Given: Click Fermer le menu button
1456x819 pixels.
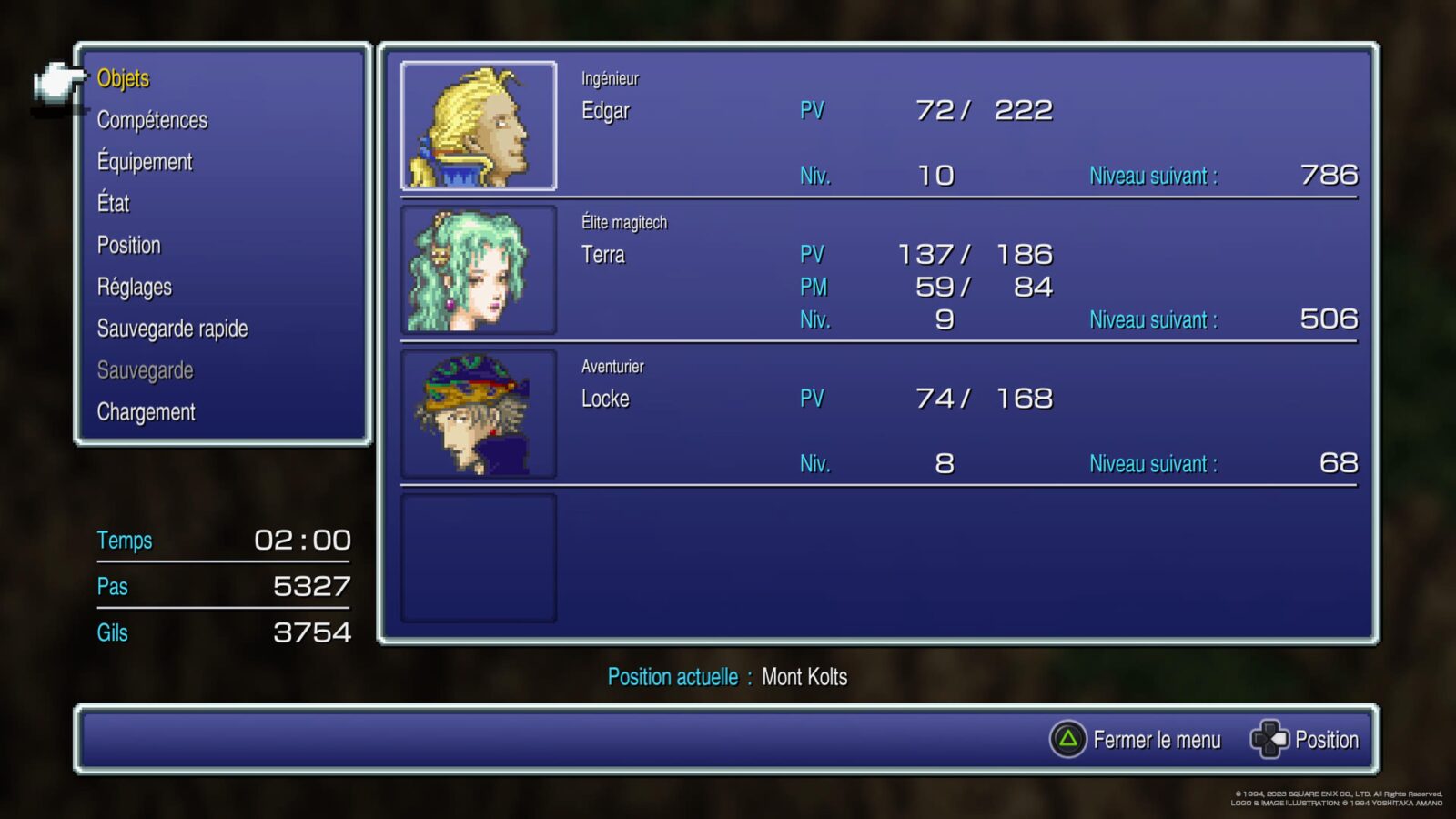Looking at the screenshot, I should point(1158,740).
